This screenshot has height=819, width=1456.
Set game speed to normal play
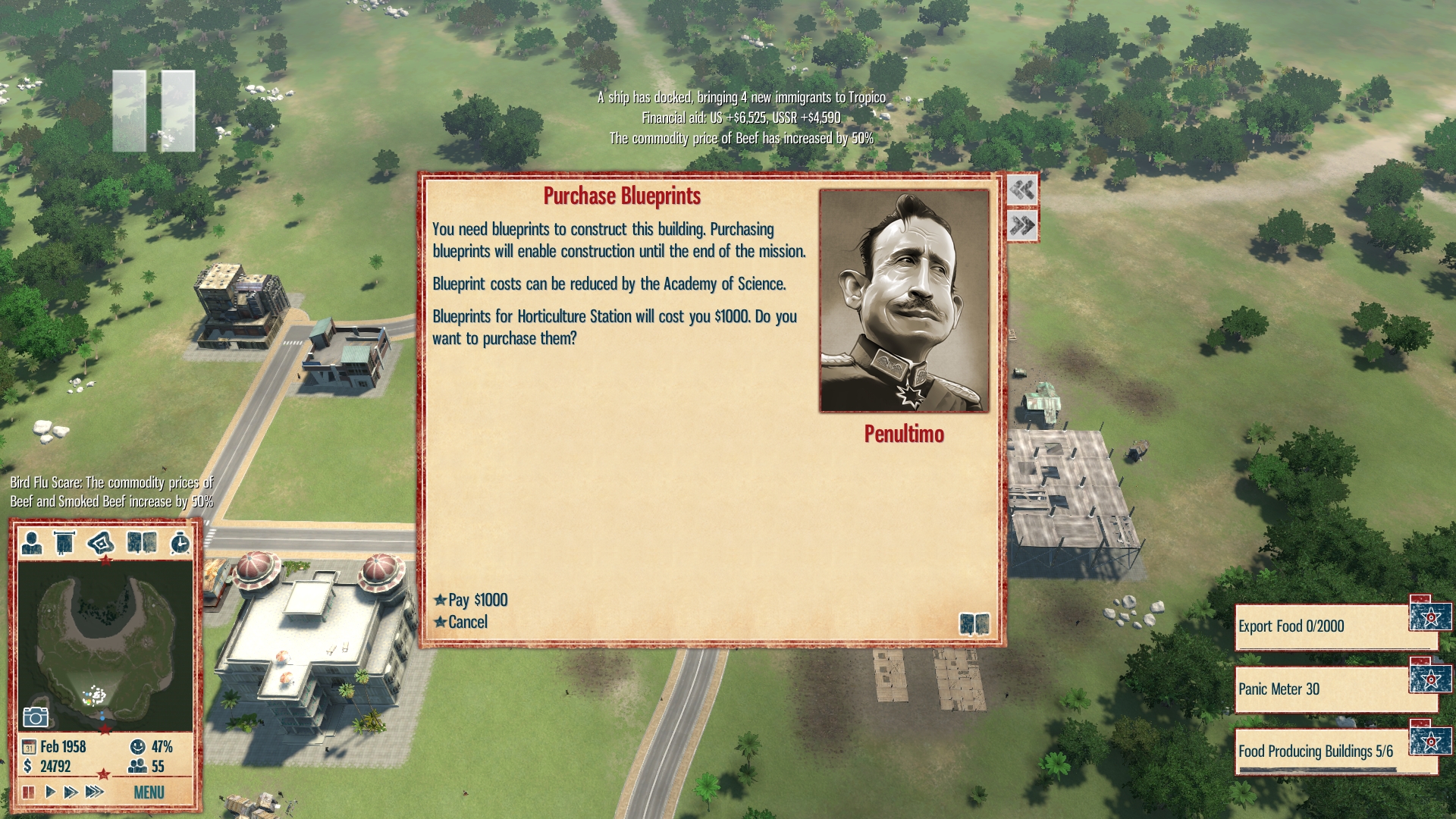tap(50, 792)
